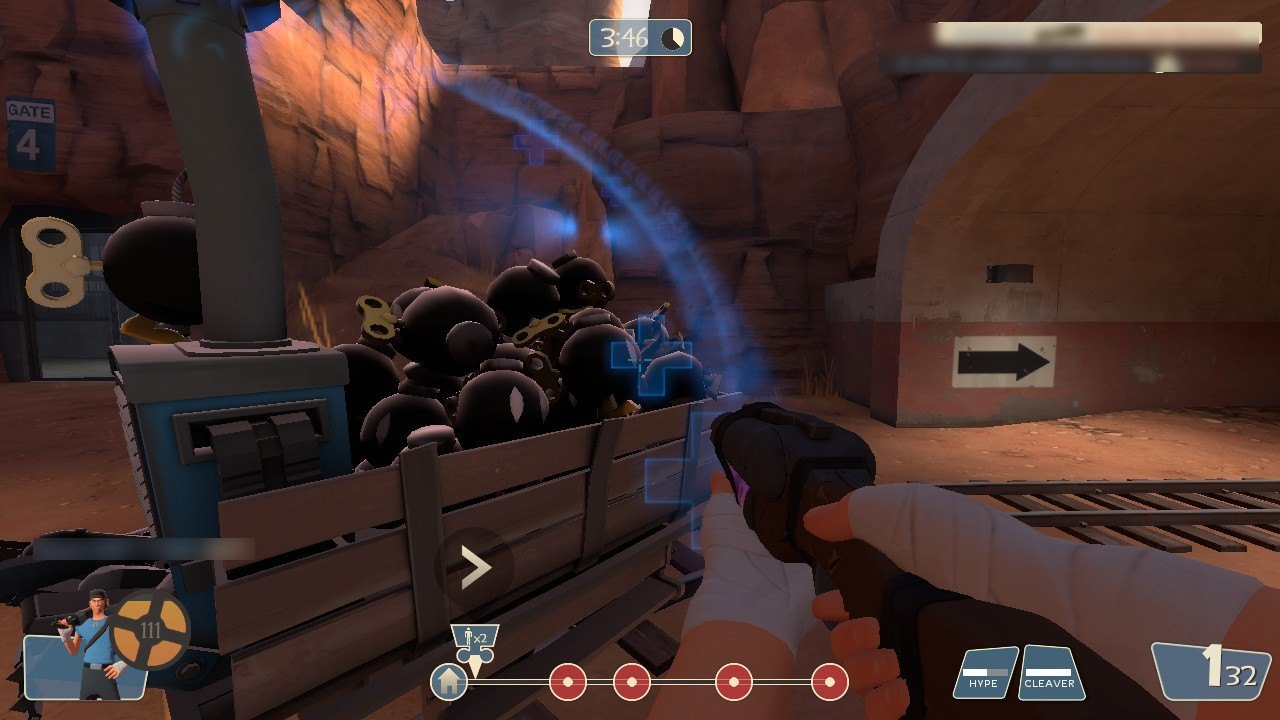Click the final checkpoint at the track's end
The width and height of the screenshot is (1280, 720).
pyautogui.click(x=829, y=682)
